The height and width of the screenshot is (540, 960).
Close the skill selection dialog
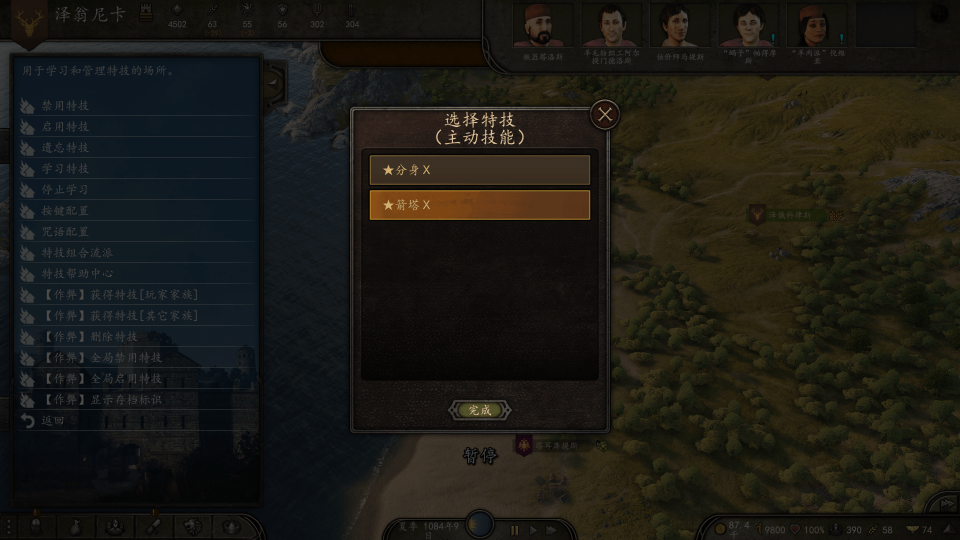(604, 114)
